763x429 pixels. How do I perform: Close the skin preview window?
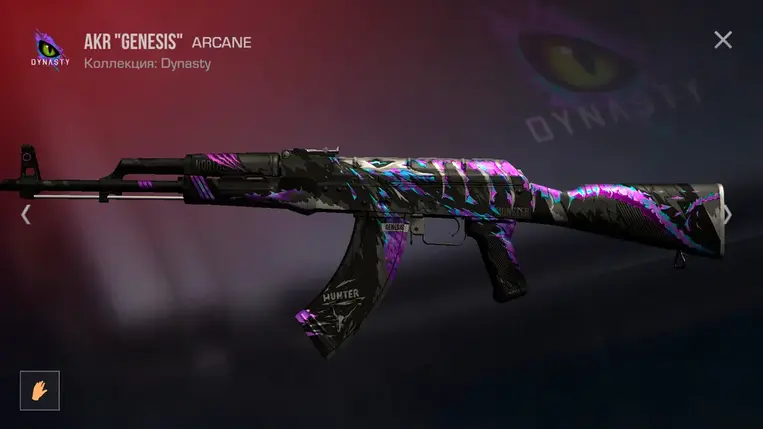click(x=723, y=40)
